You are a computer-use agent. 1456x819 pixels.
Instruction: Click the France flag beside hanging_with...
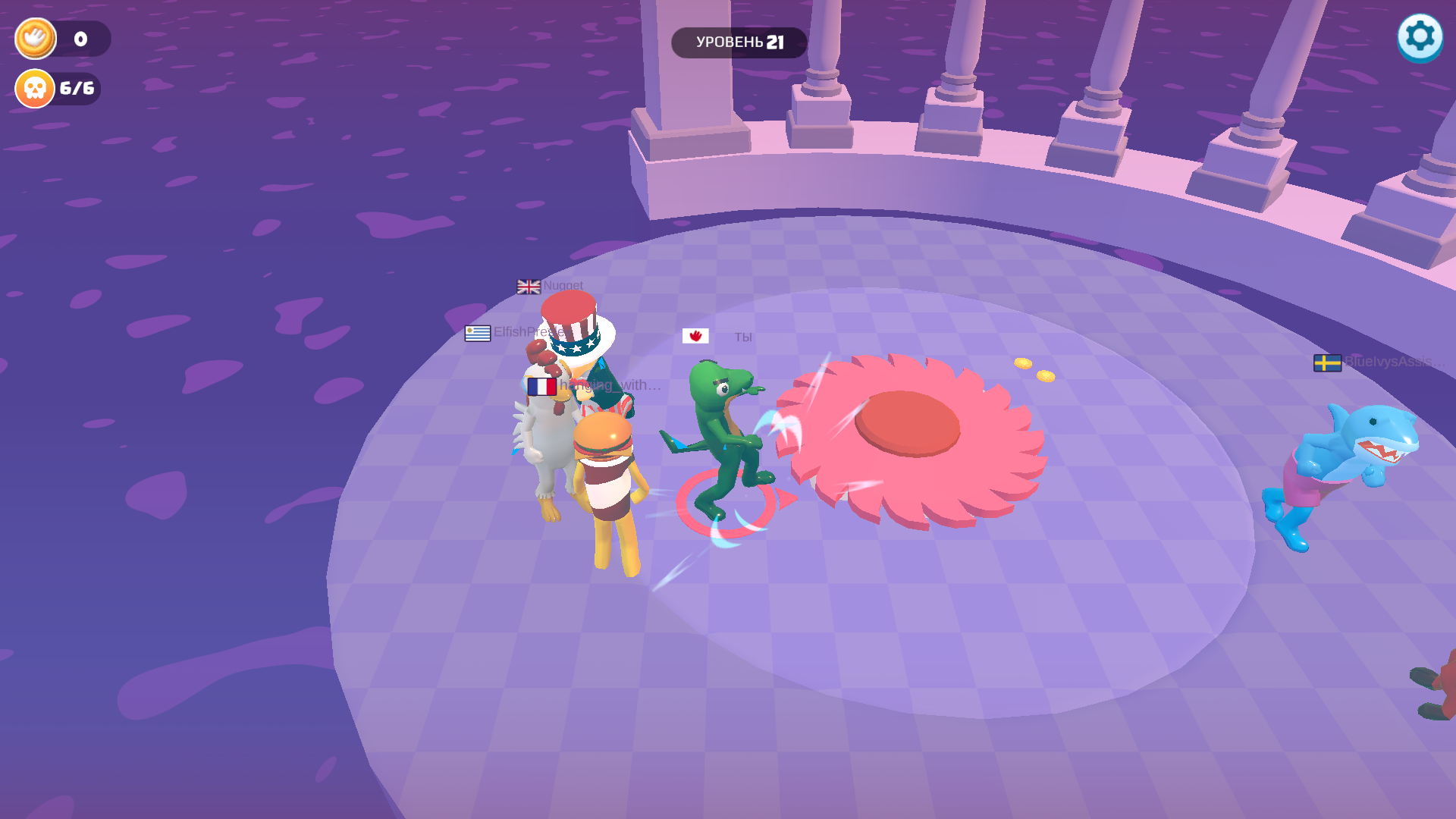coord(541,385)
